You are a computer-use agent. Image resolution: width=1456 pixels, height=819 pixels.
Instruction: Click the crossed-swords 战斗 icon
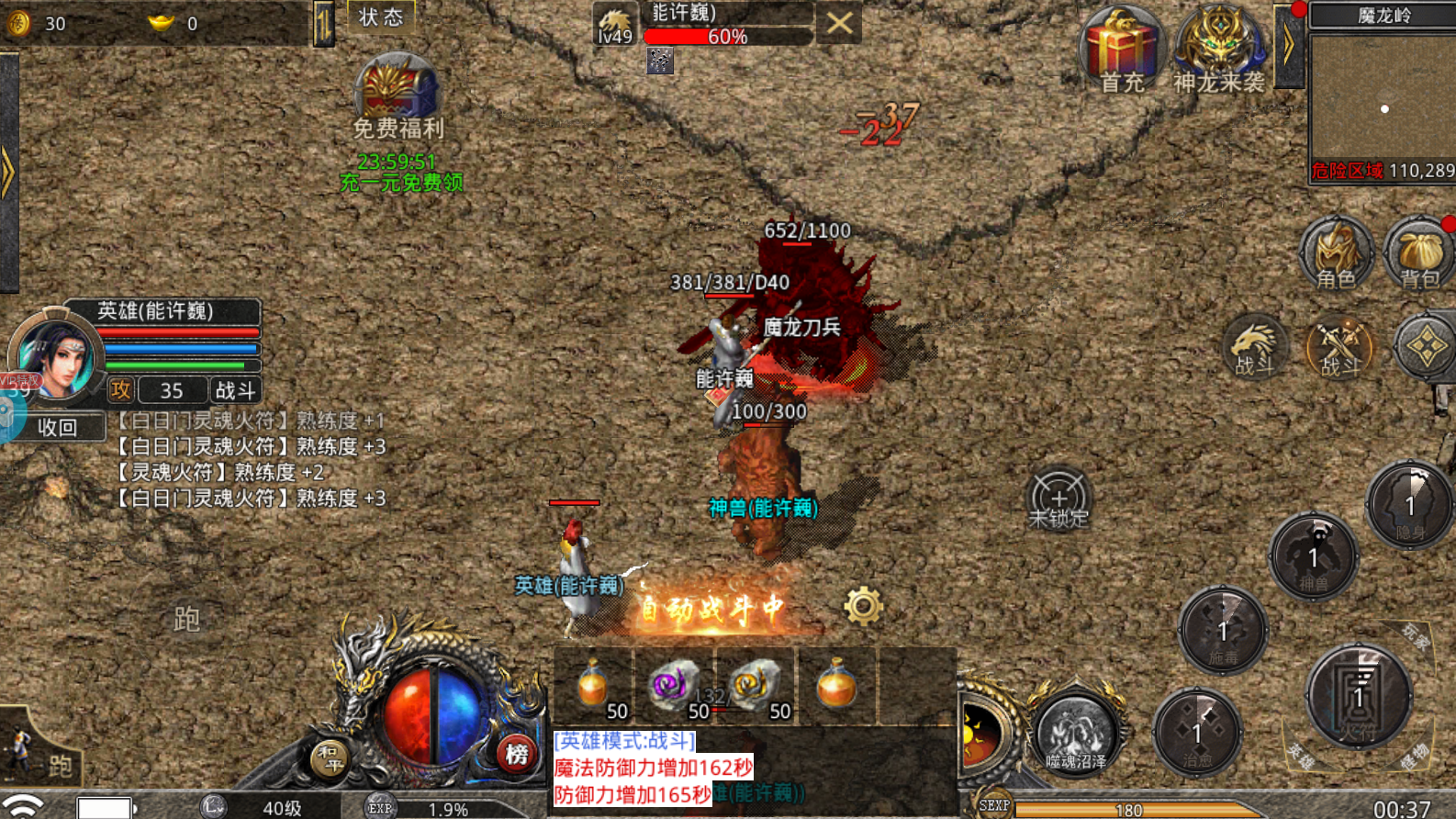(1339, 349)
